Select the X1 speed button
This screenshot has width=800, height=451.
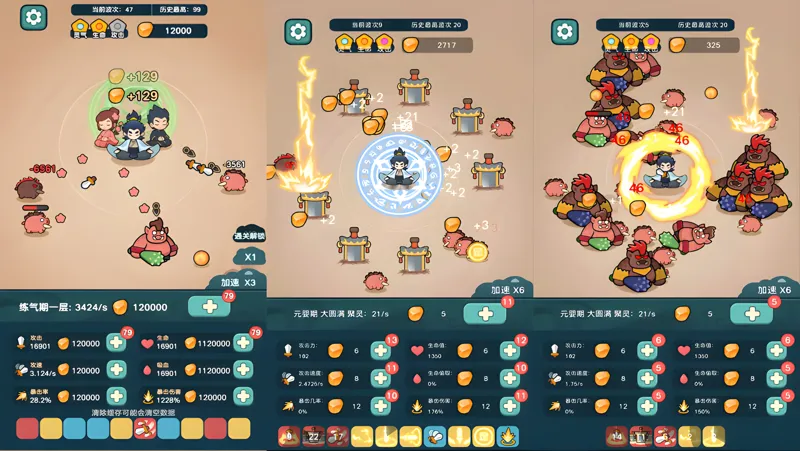(251, 258)
